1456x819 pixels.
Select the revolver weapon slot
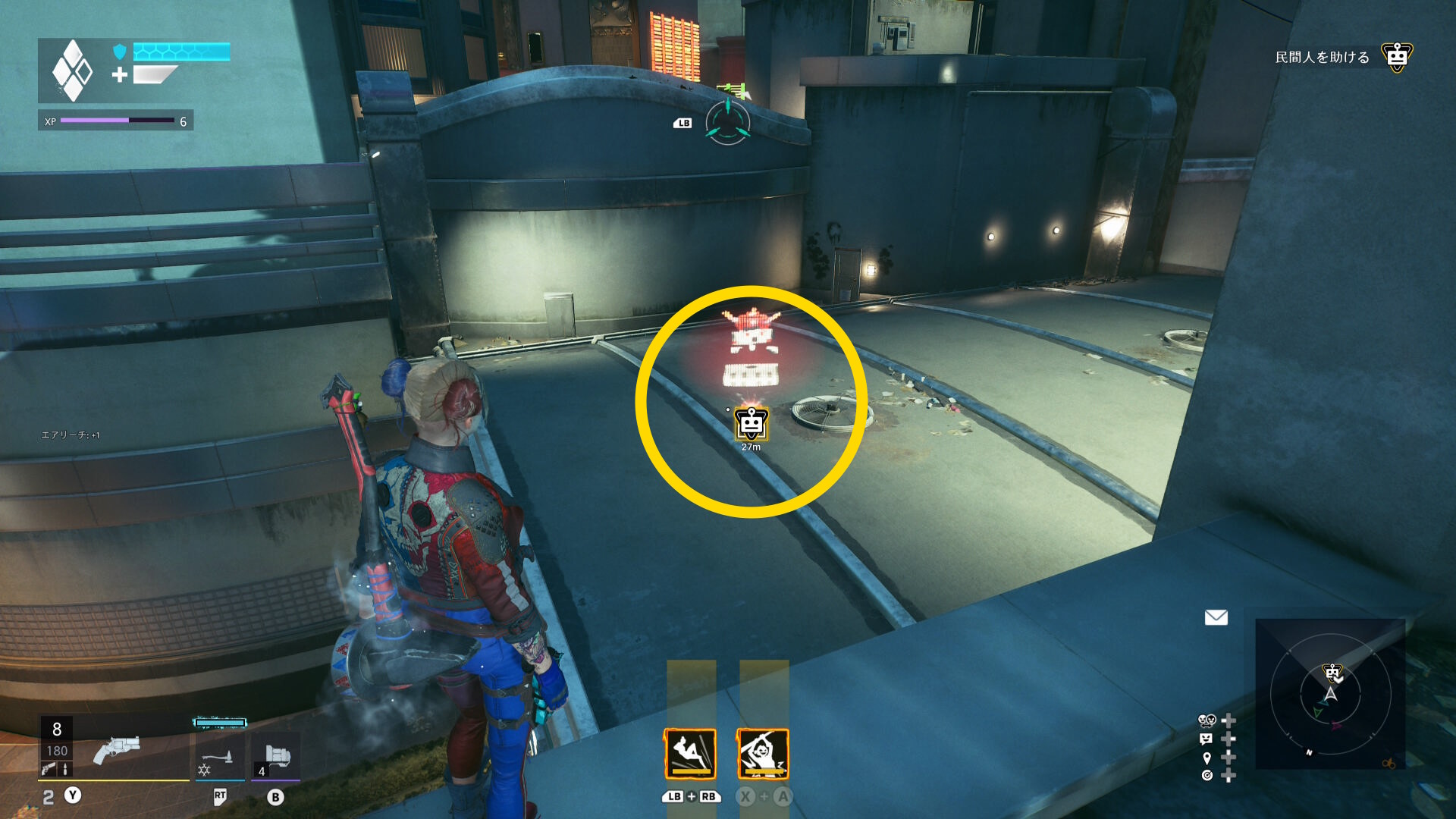click(116, 751)
